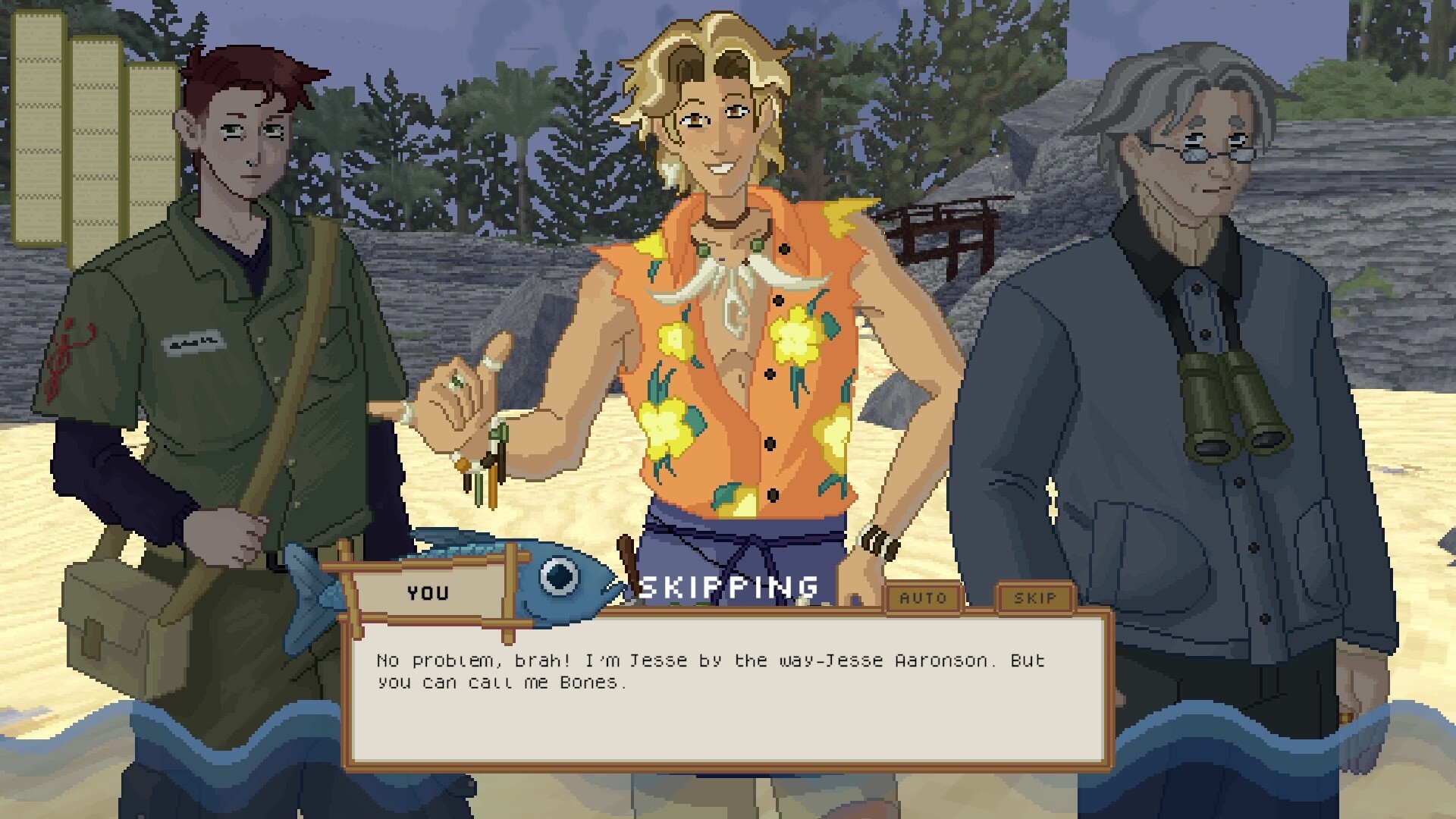This screenshot has width=1456, height=819.
Task: Click the dialogue text box to advance
Action: [x=728, y=728]
